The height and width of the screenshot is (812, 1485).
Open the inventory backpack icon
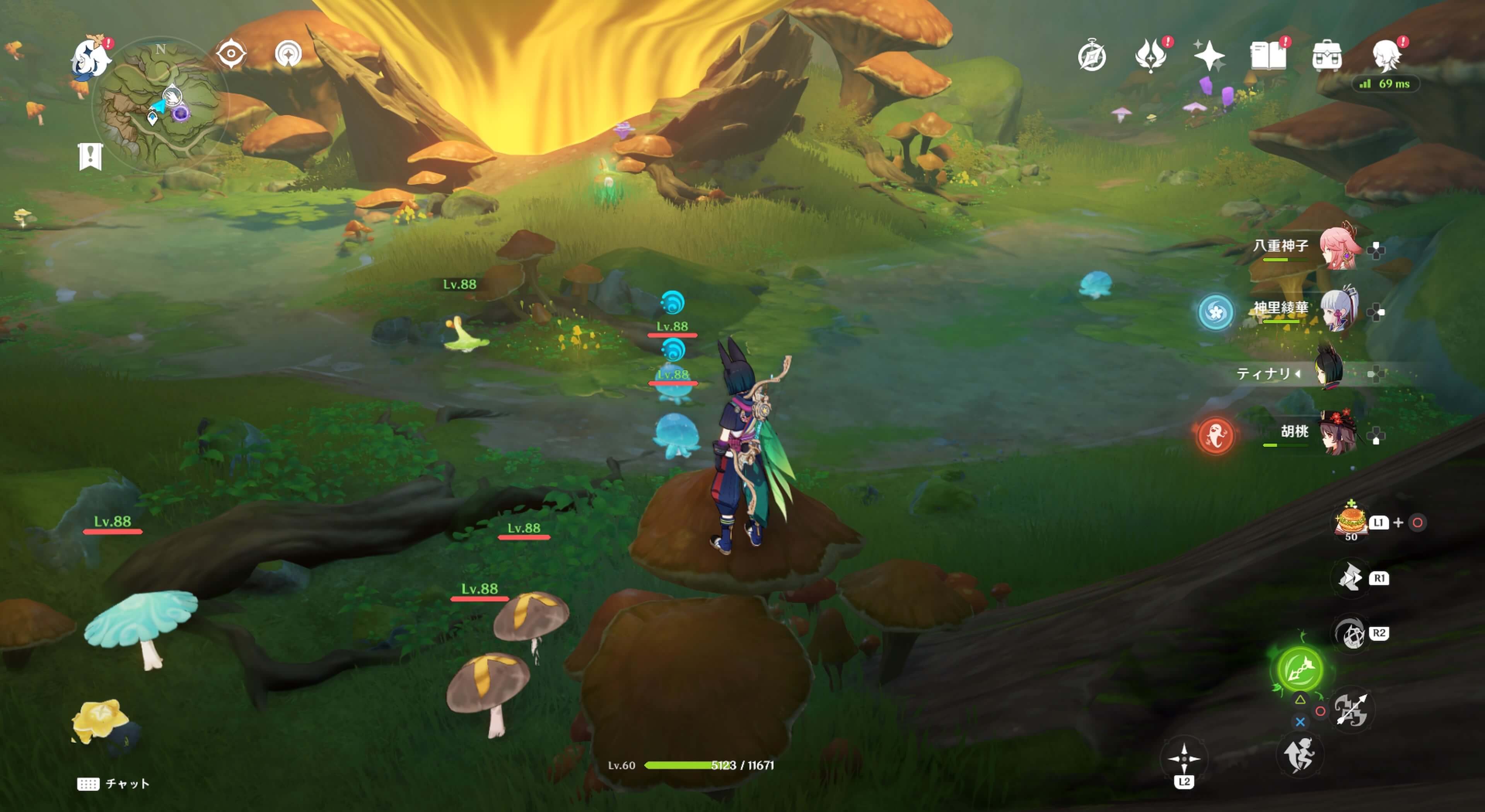click(x=1326, y=56)
